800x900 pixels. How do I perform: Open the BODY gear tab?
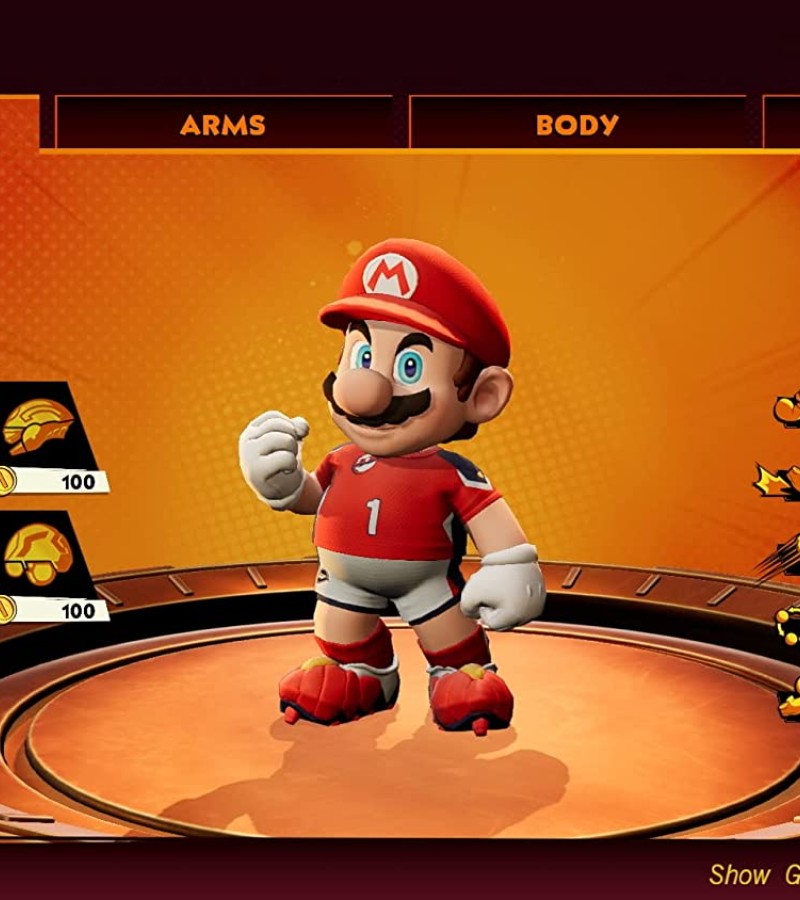[x=577, y=125]
